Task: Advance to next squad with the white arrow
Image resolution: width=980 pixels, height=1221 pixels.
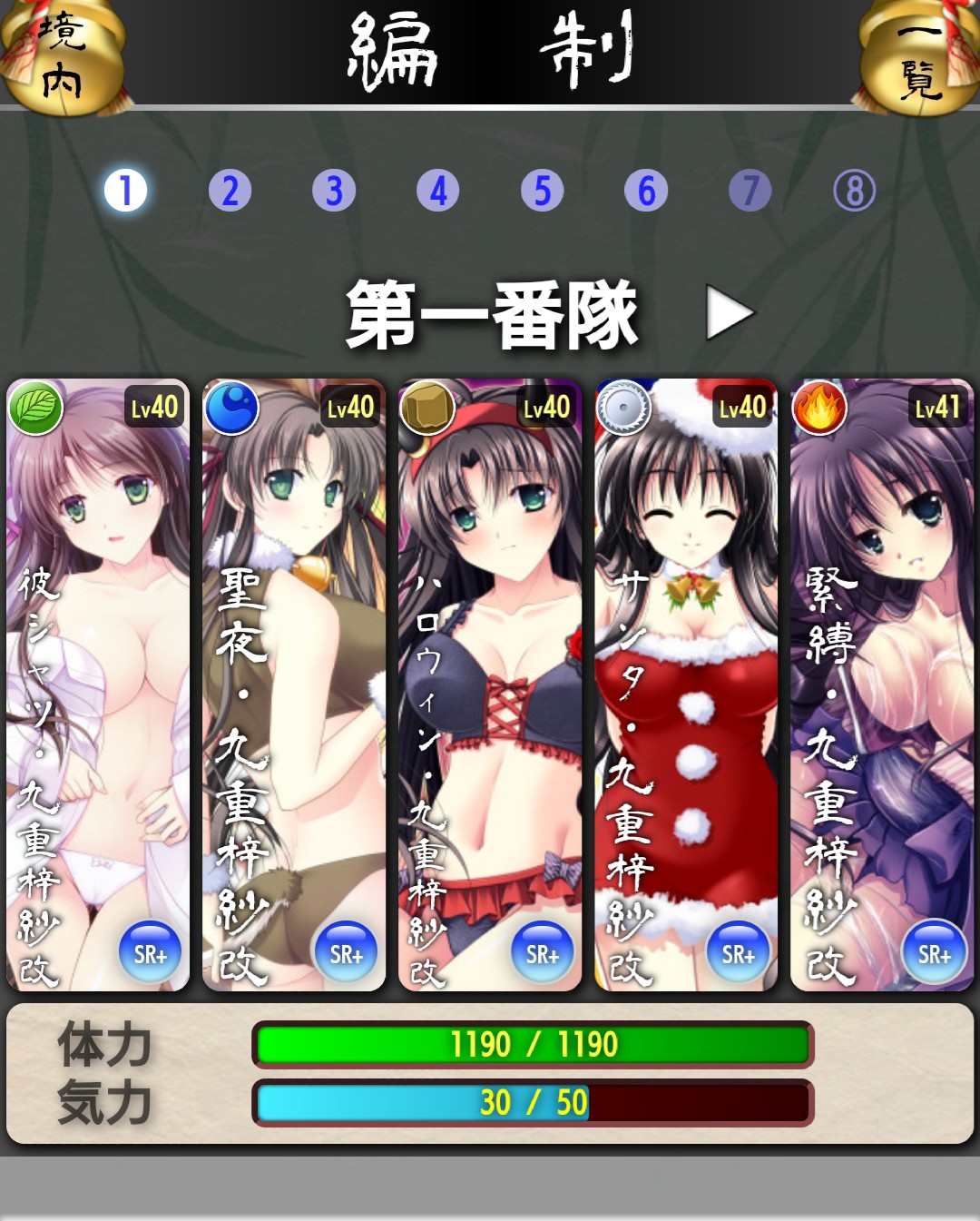Action: click(730, 314)
